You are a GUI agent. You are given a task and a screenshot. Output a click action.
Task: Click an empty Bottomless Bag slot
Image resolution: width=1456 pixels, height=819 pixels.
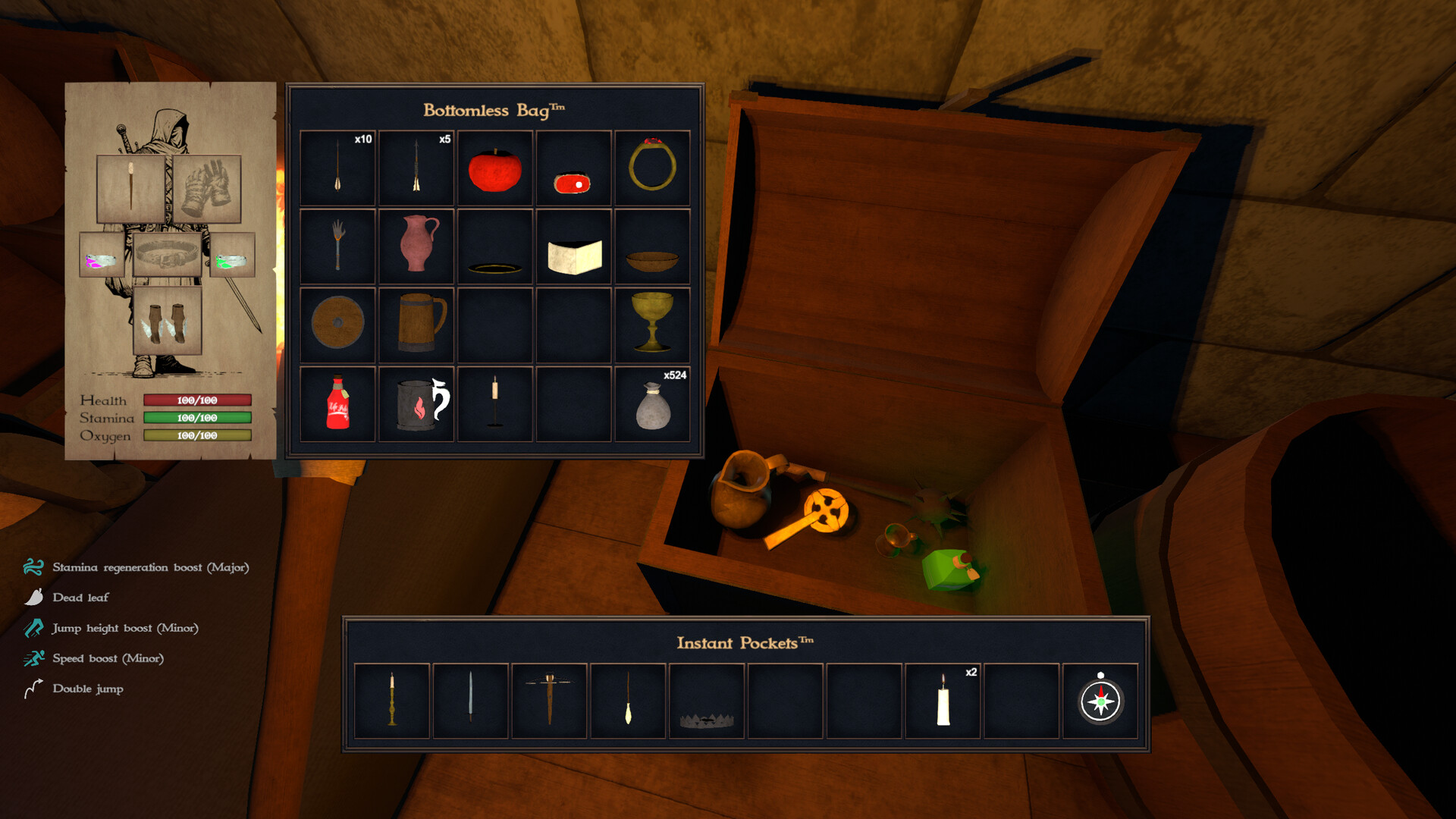pos(573,322)
